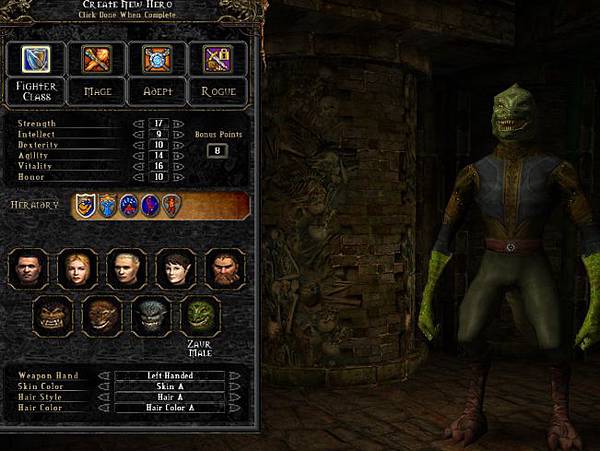The height and width of the screenshot is (451, 600).
Task: Choose the first yellow-blue heraldry shield
Action: (x=86, y=206)
